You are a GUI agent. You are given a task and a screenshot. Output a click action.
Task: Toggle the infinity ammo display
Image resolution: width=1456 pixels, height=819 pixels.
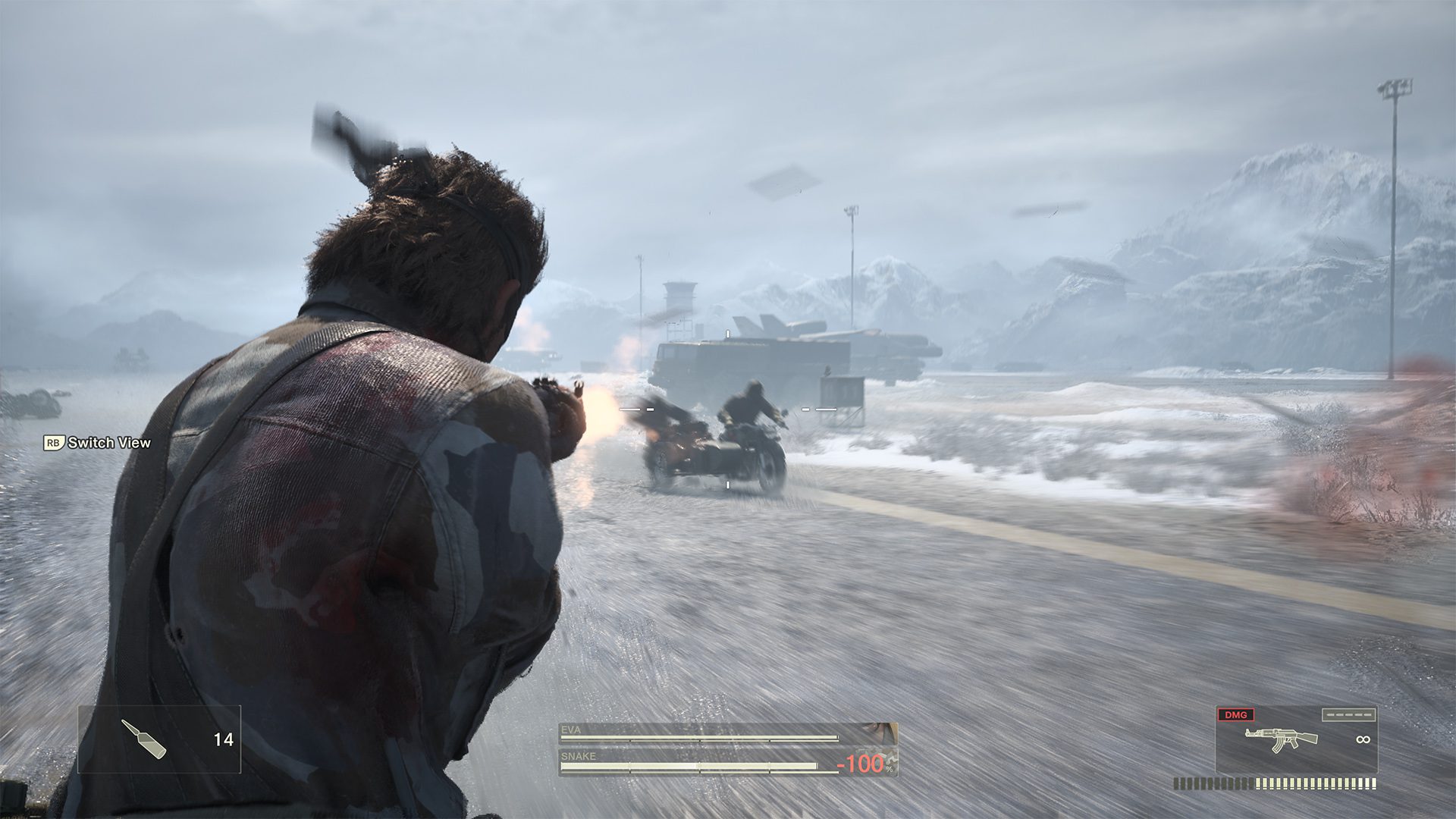coord(1364,739)
